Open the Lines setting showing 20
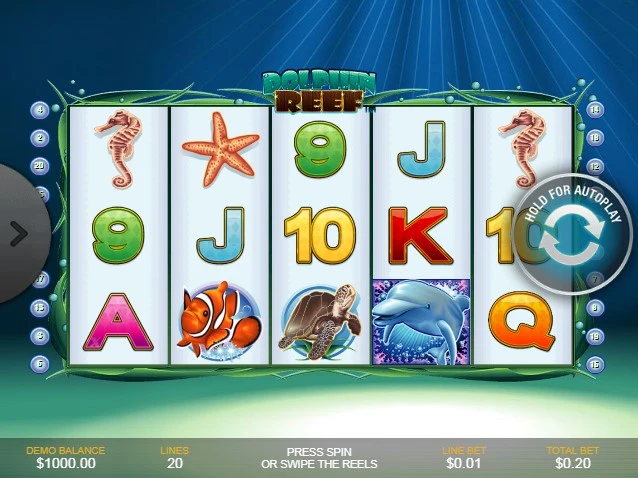The width and height of the screenshot is (638, 478). pyautogui.click(x=174, y=457)
